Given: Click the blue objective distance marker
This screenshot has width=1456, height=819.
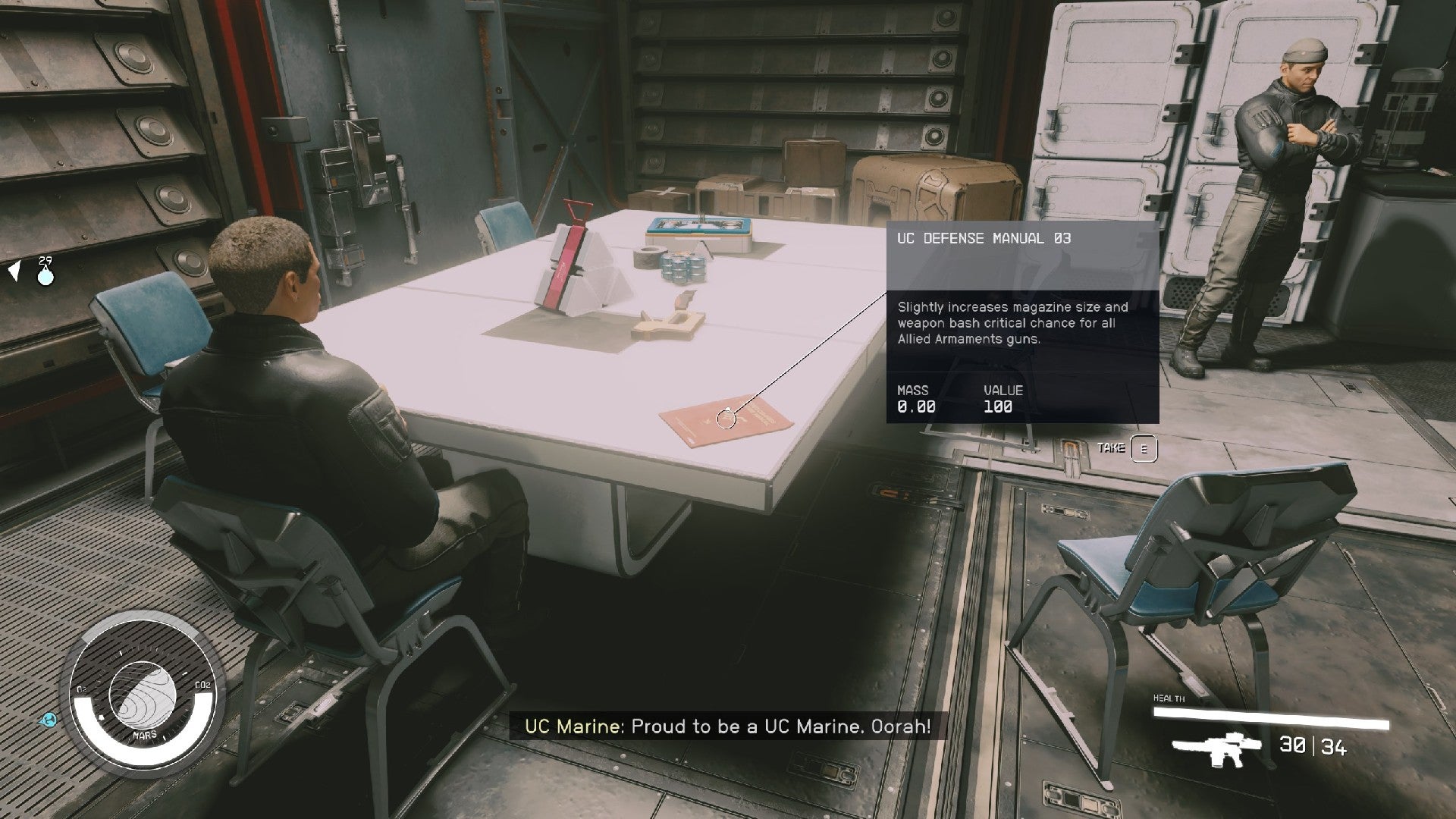Looking at the screenshot, I should click(45, 275).
